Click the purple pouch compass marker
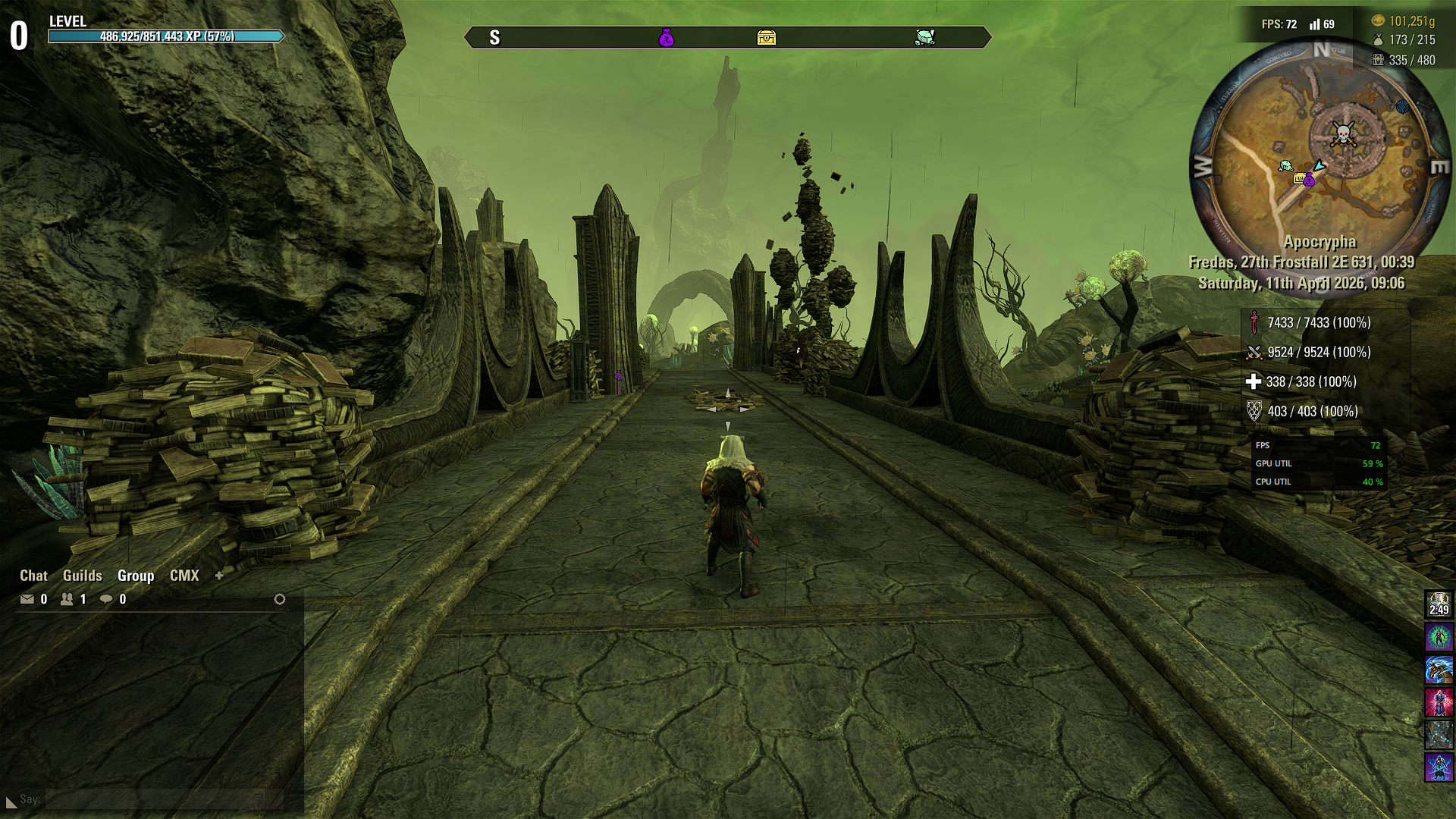This screenshot has width=1456, height=819. 667,37
